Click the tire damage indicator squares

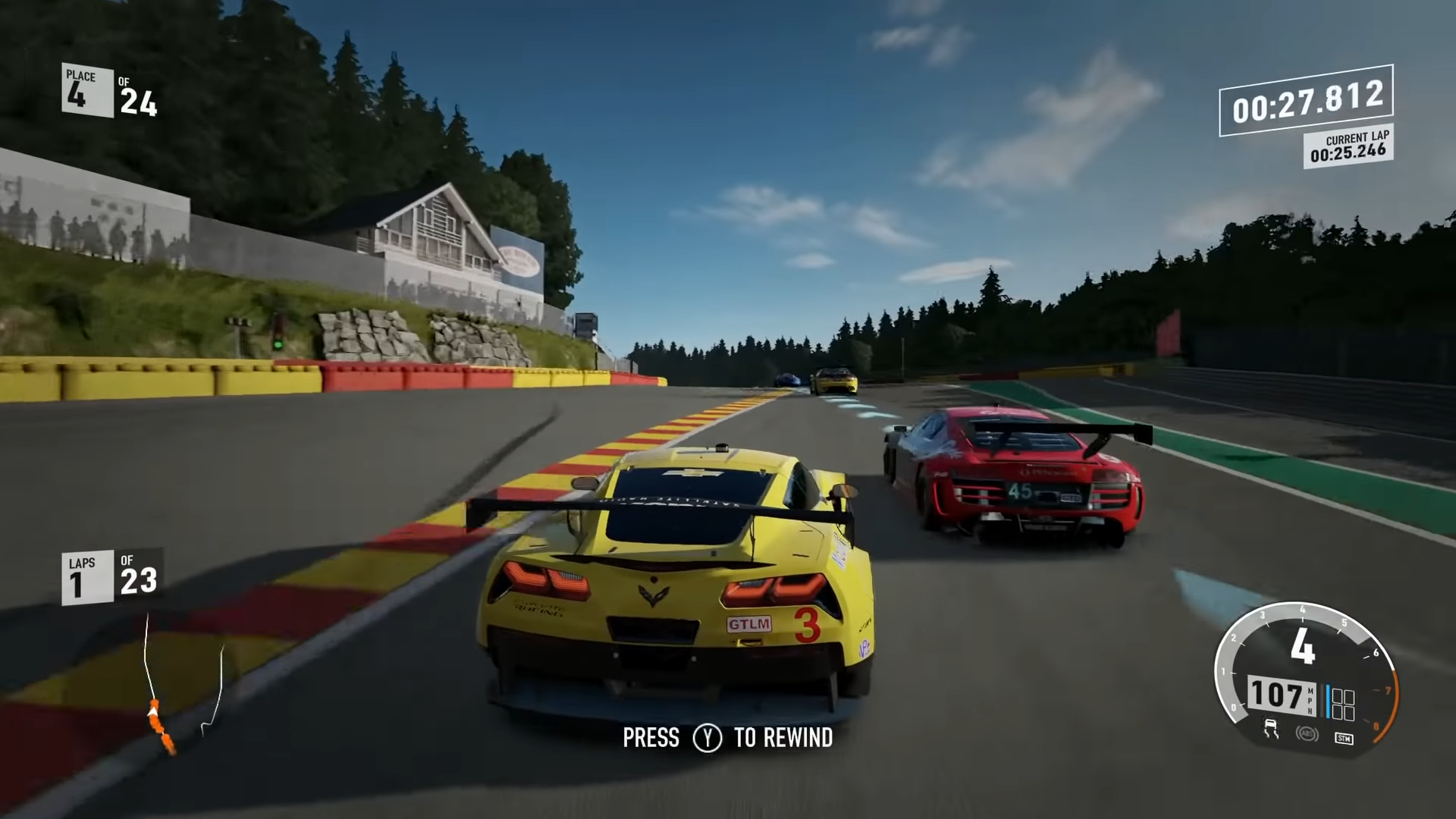coord(1344,704)
